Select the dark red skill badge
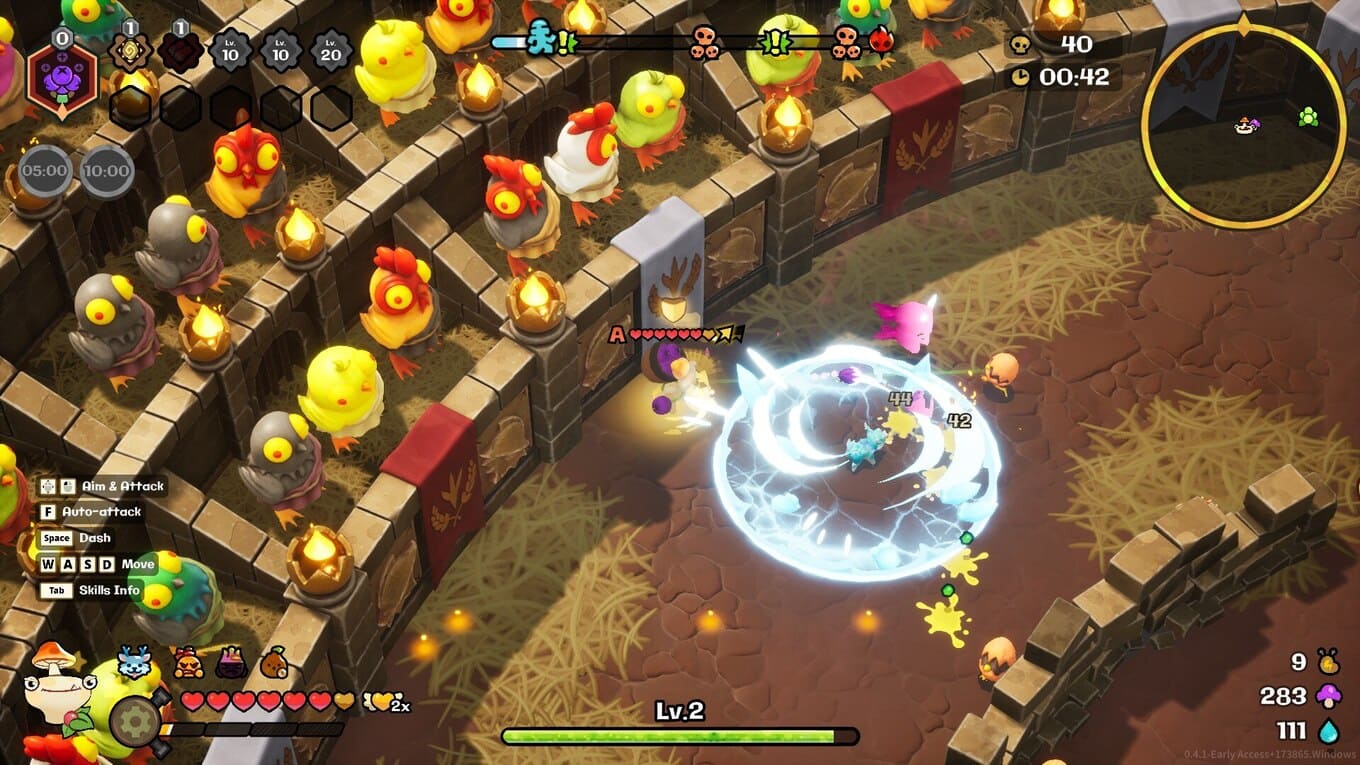 (x=181, y=50)
